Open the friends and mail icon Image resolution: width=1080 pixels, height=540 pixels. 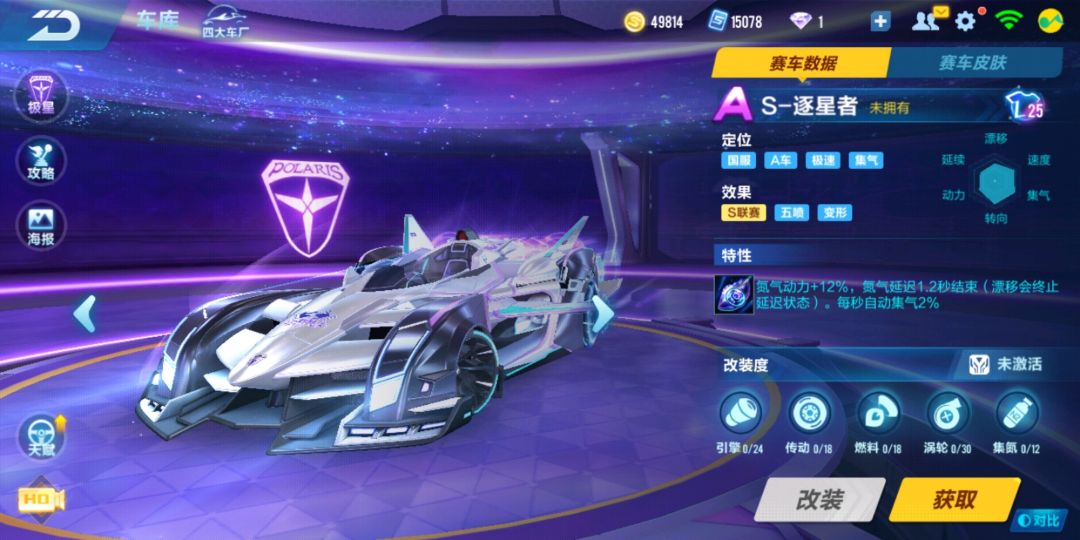929,21
